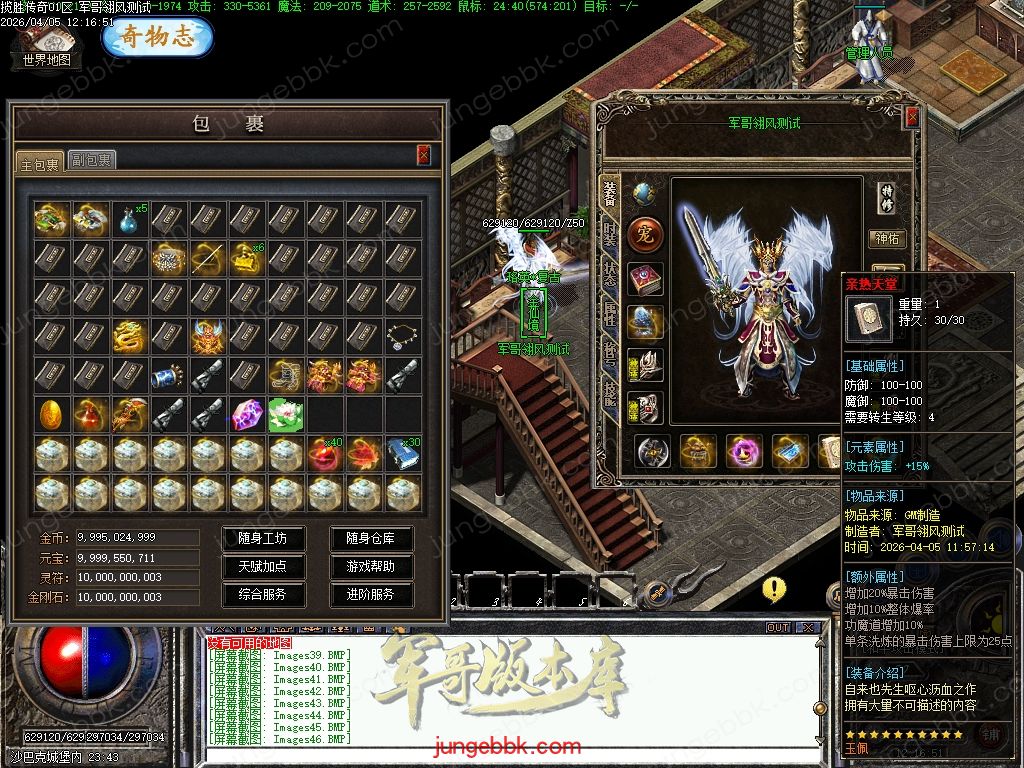Choose the 进阶服务 advanced services button
The height and width of the screenshot is (768, 1024).
(371, 594)
